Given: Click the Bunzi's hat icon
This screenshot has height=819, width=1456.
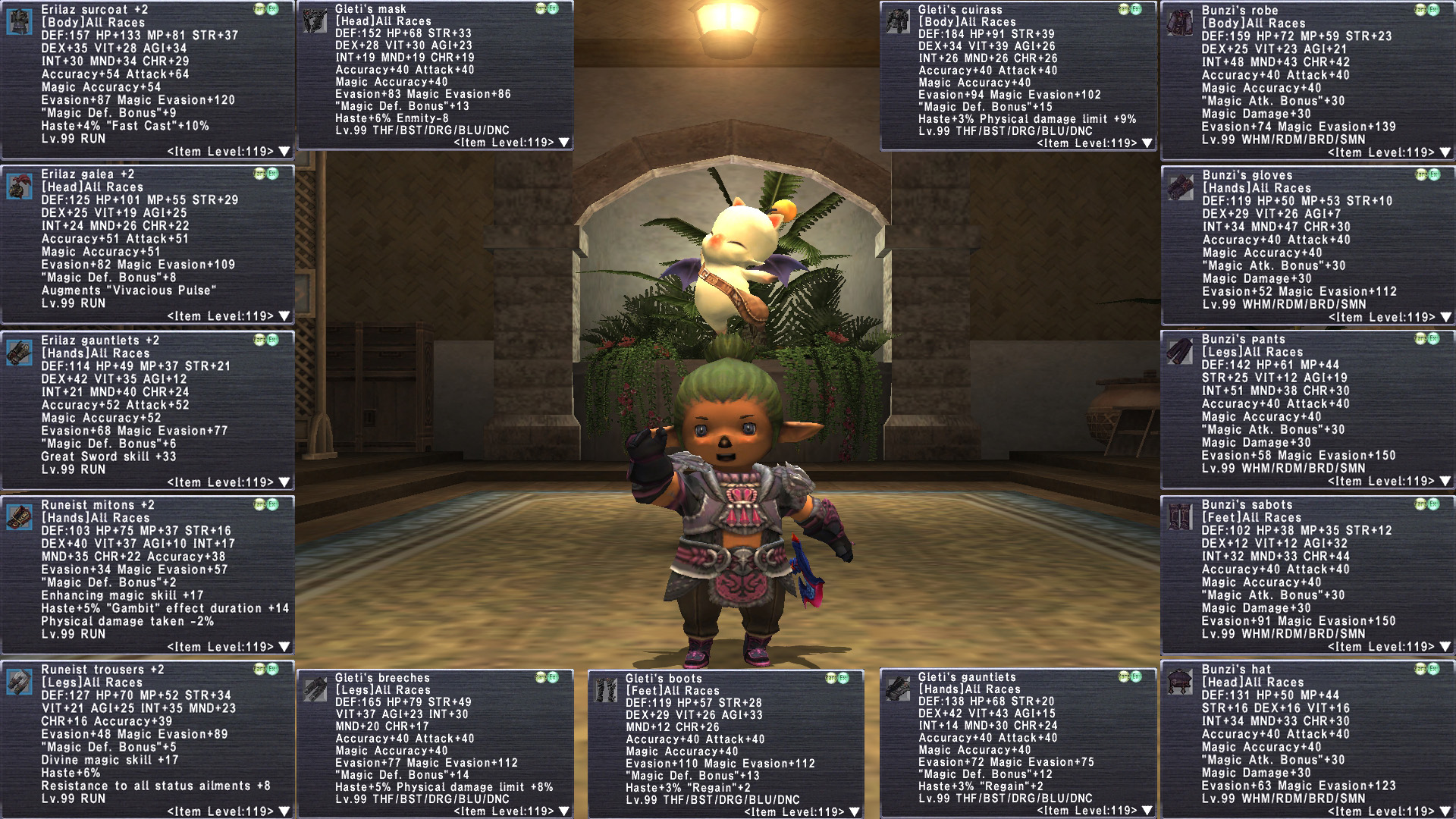Looking at the screenshot, I should pos(1180,682).
